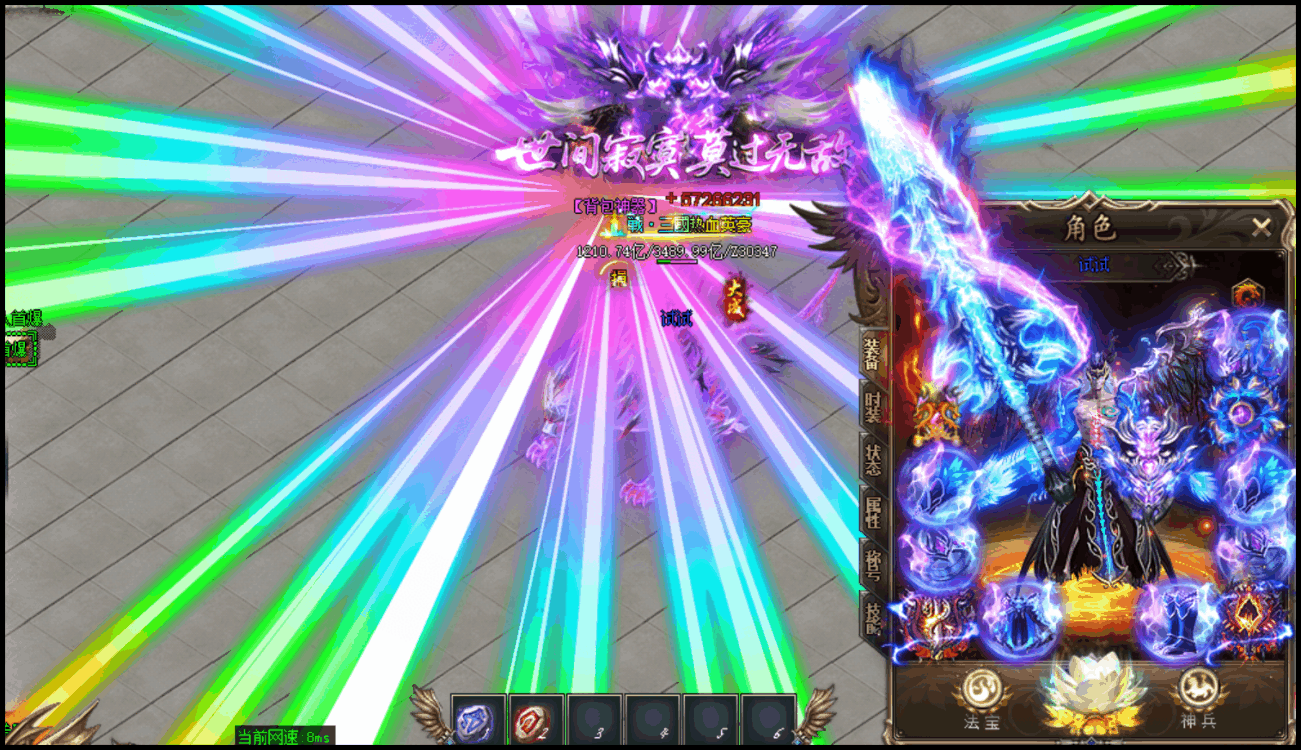
Task: Switch to the 装备 equipment tab
Action: [873, 354]
